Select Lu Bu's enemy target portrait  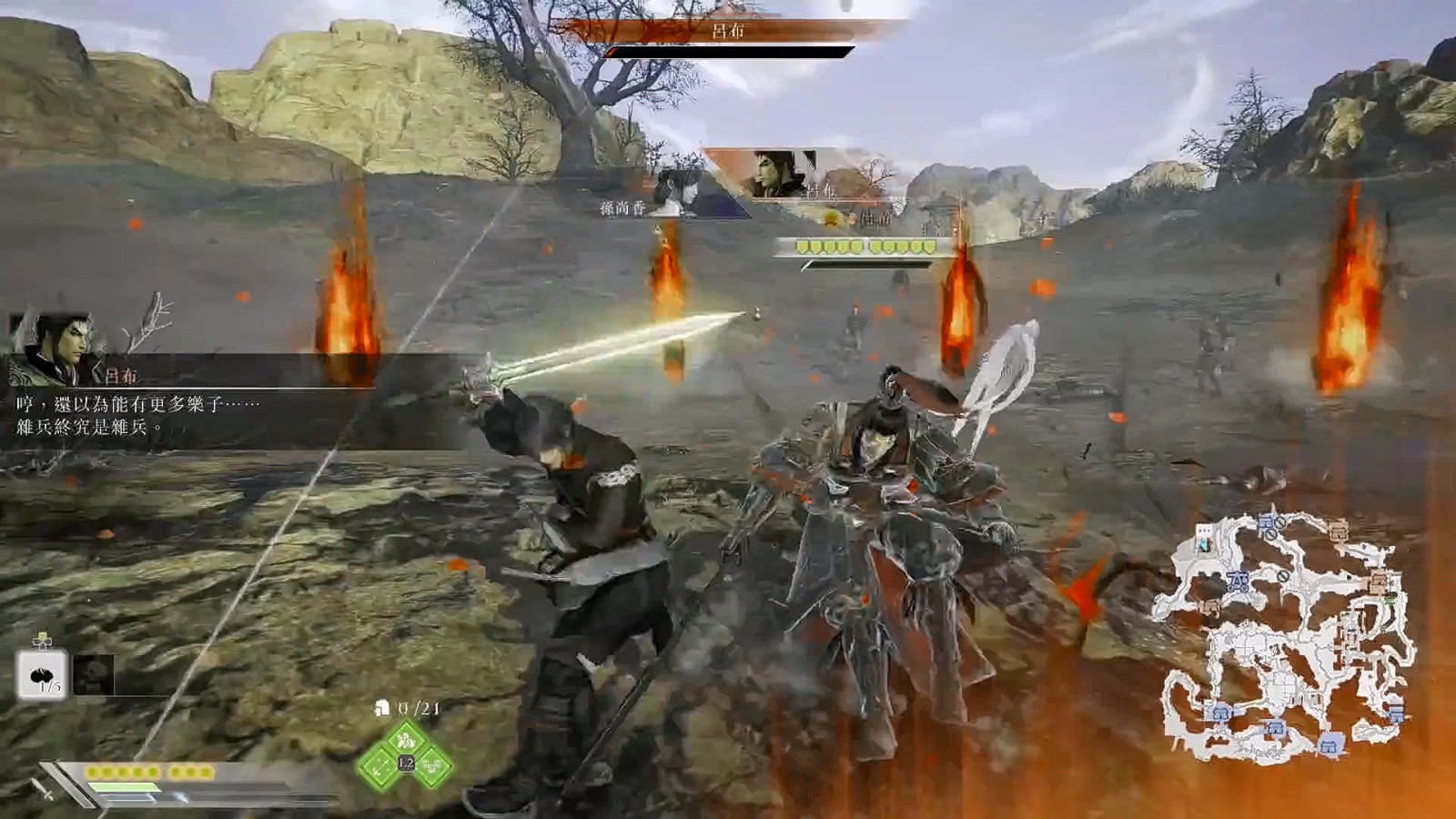[781, 175]
